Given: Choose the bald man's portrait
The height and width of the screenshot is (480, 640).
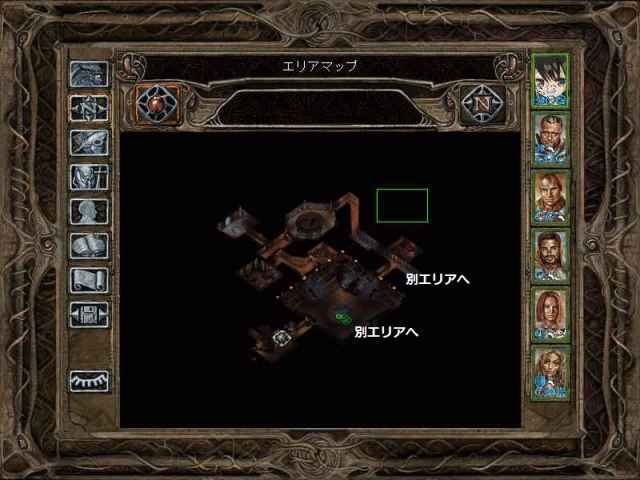Looking at the screenshot, I should pyautogui.click(x=551, y=197).
